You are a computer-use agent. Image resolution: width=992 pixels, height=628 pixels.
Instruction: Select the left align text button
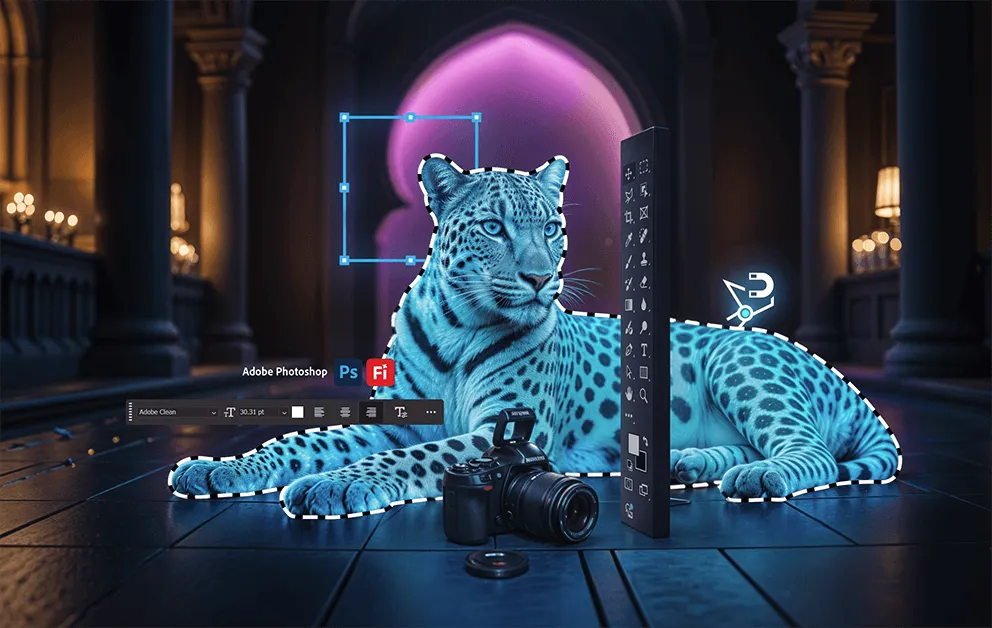[320, 412]
